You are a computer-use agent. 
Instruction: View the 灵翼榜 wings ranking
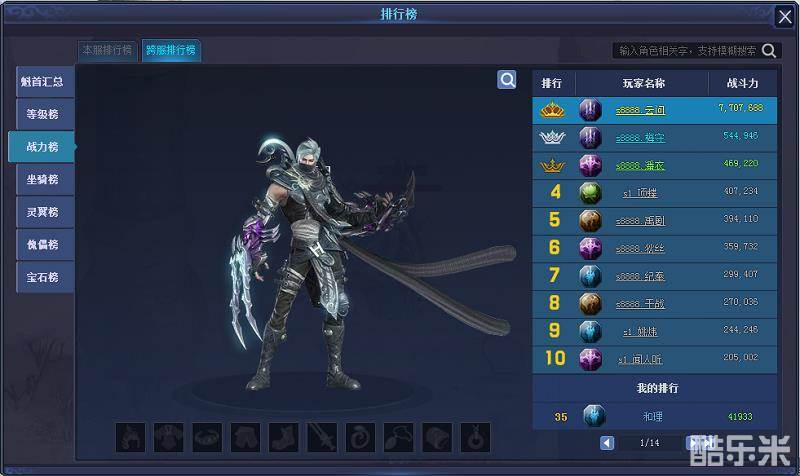coord(44,212)
